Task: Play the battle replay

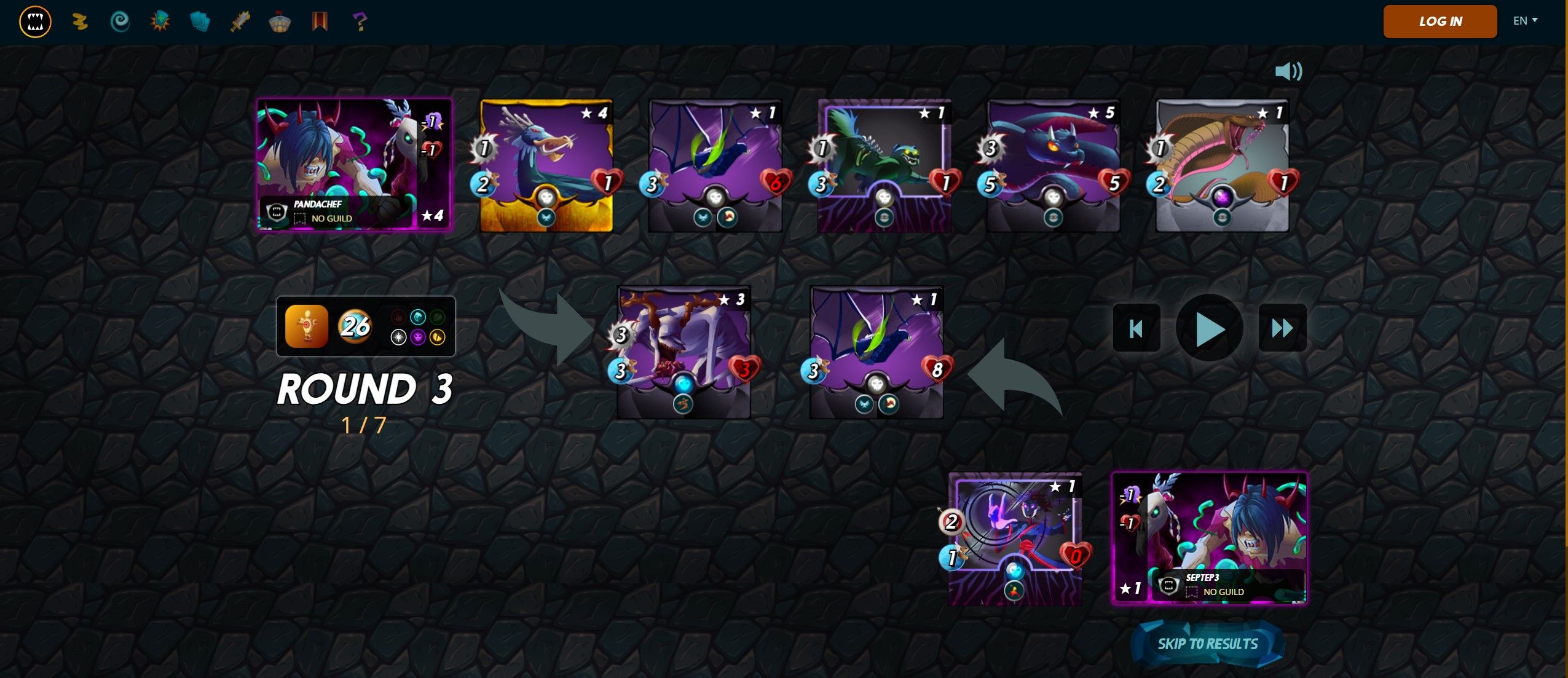Action: [1209, 328]
